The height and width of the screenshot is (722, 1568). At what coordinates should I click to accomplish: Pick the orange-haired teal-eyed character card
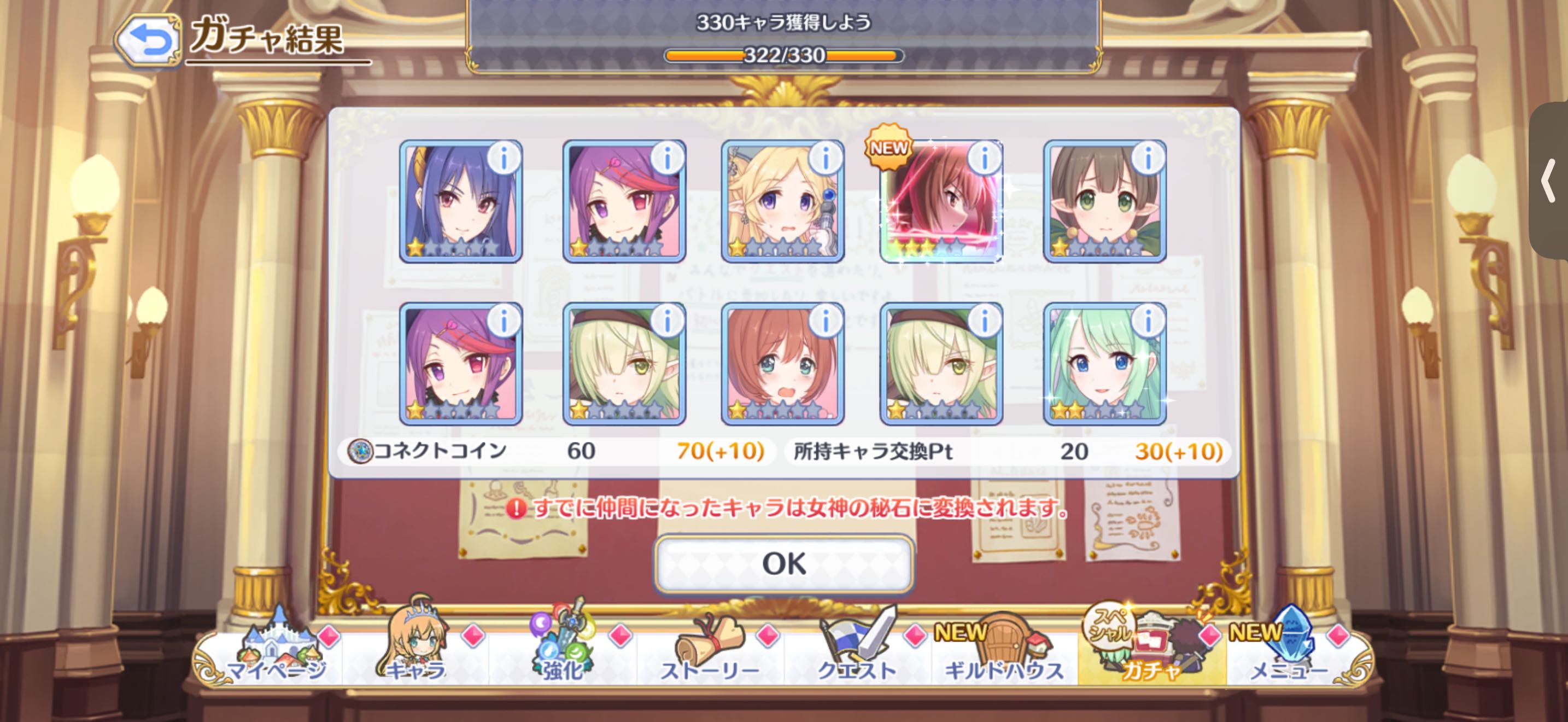tap(782, 364)
